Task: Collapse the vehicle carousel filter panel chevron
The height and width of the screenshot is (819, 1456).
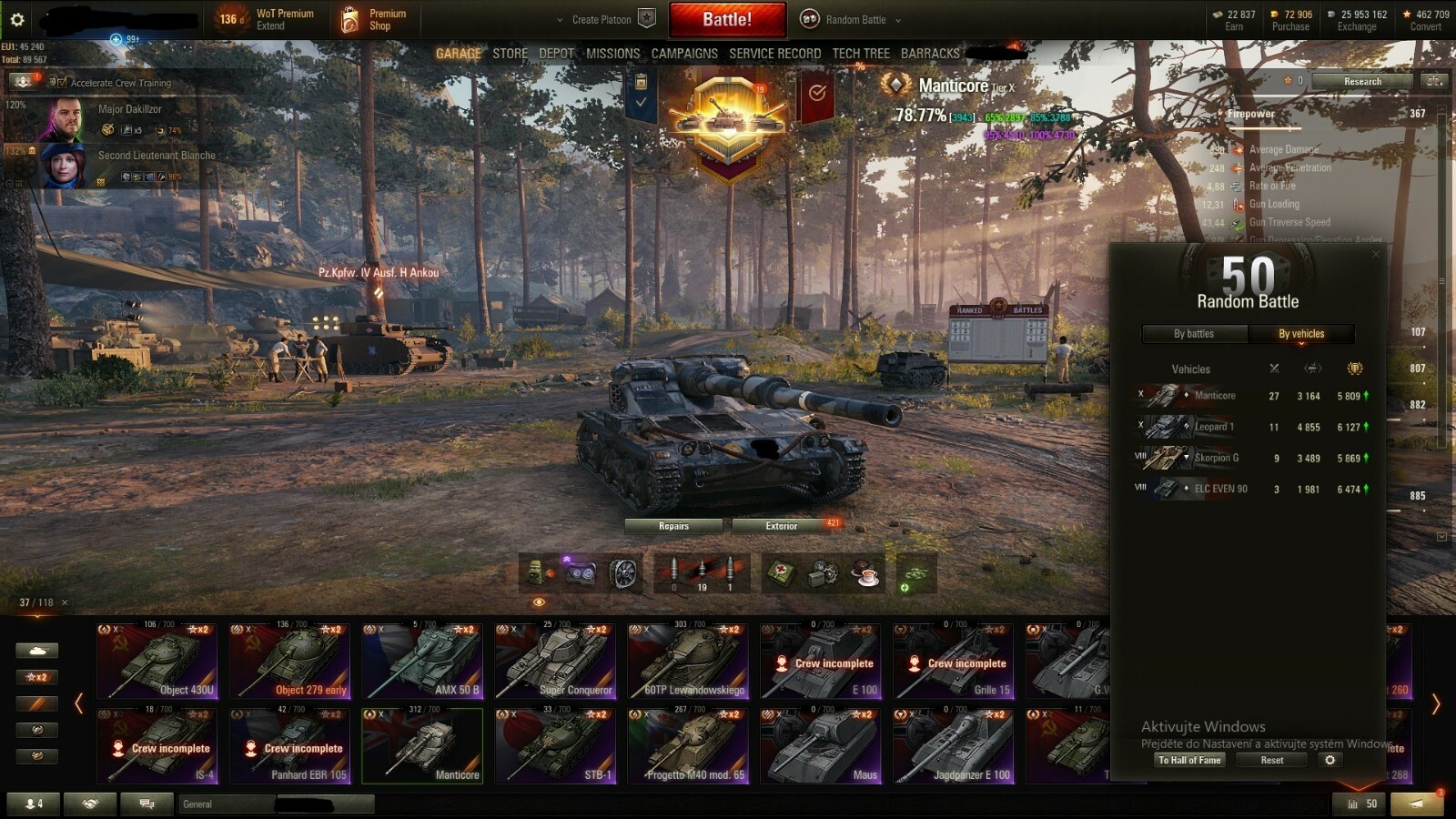Action: pos(79,703)
